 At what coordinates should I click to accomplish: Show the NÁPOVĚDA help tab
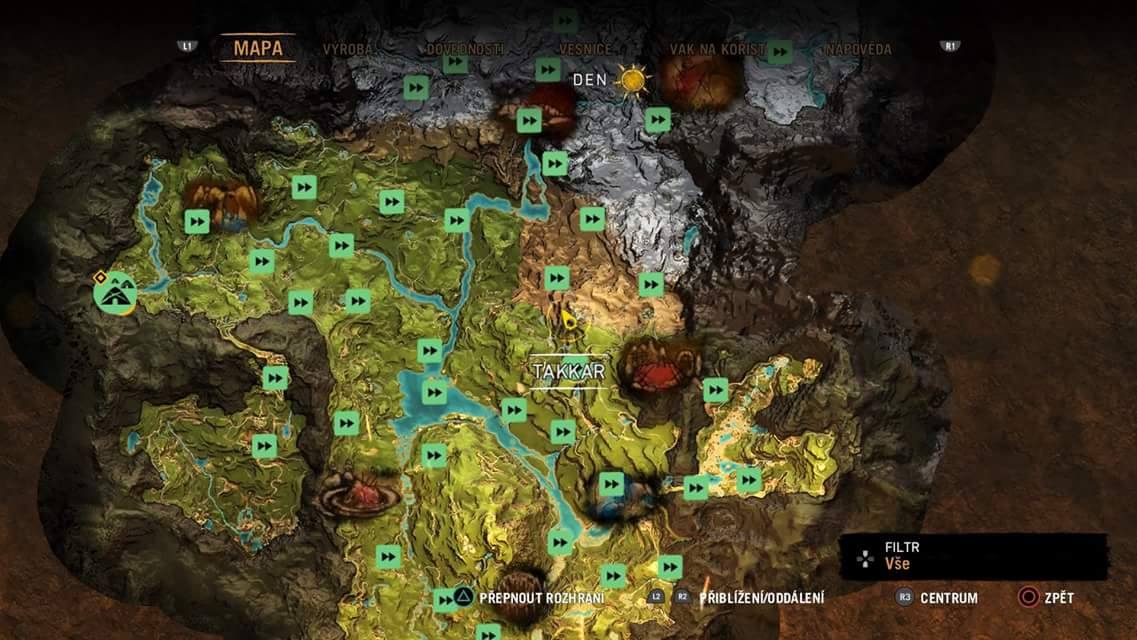(x=857, y=48)
